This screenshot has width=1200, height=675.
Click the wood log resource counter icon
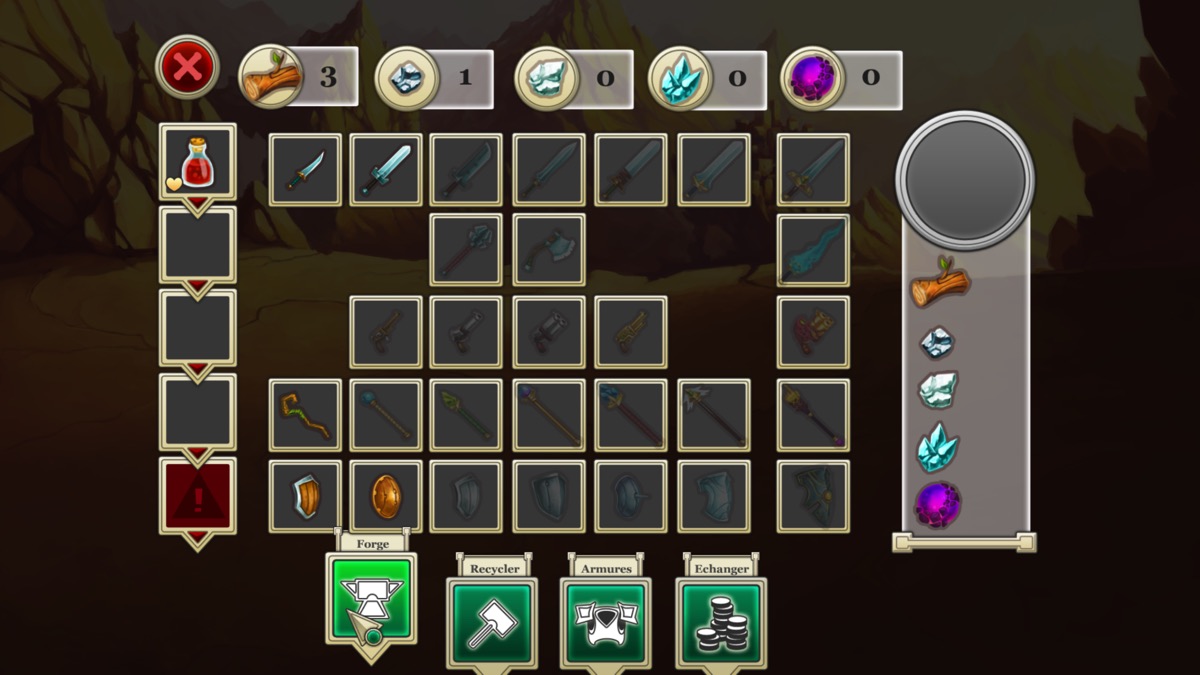pyautogui.click(x=271, y=77)
